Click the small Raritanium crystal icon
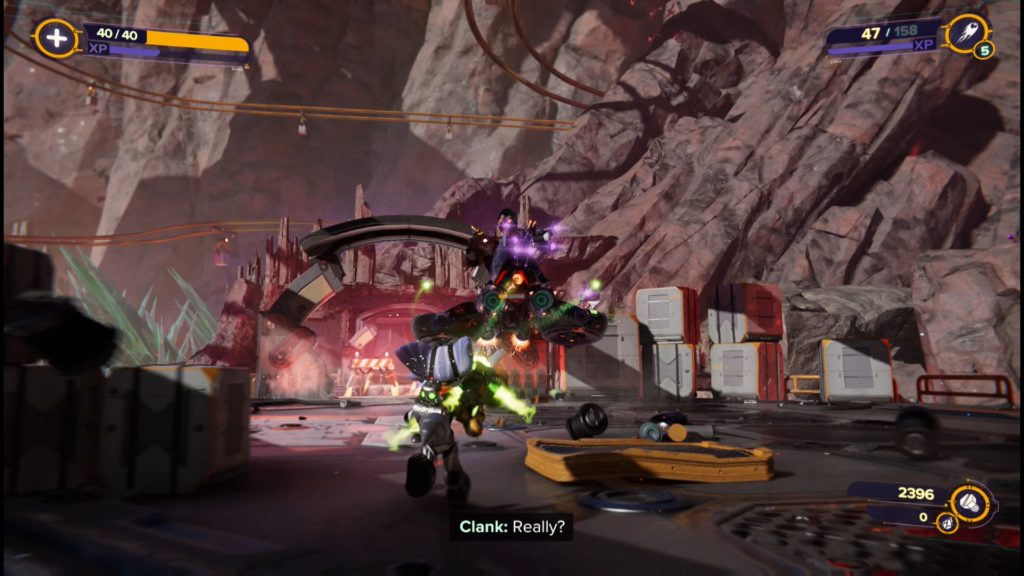Screen dimensions: 1024x576 tap(945, 522)
